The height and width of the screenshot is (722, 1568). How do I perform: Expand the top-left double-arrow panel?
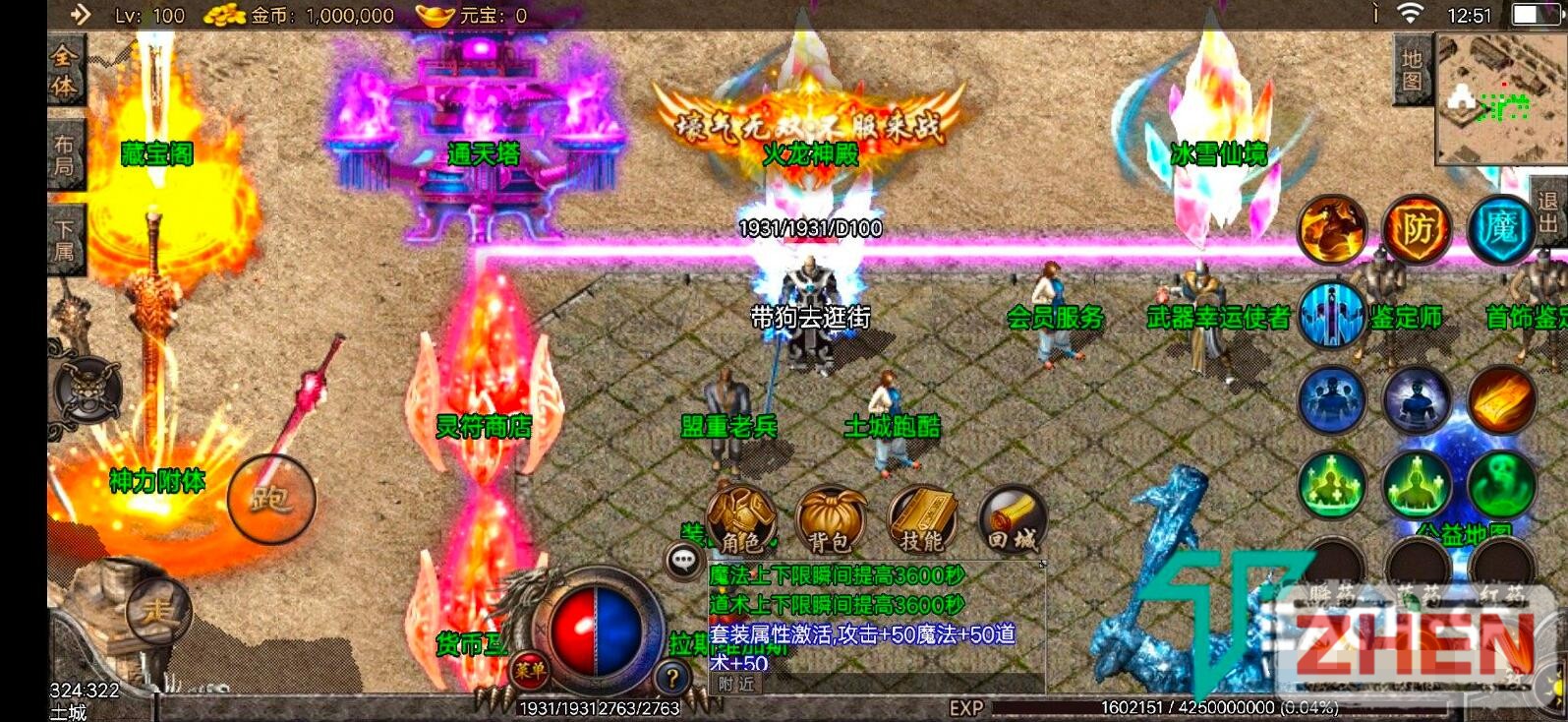pos(82,16)
